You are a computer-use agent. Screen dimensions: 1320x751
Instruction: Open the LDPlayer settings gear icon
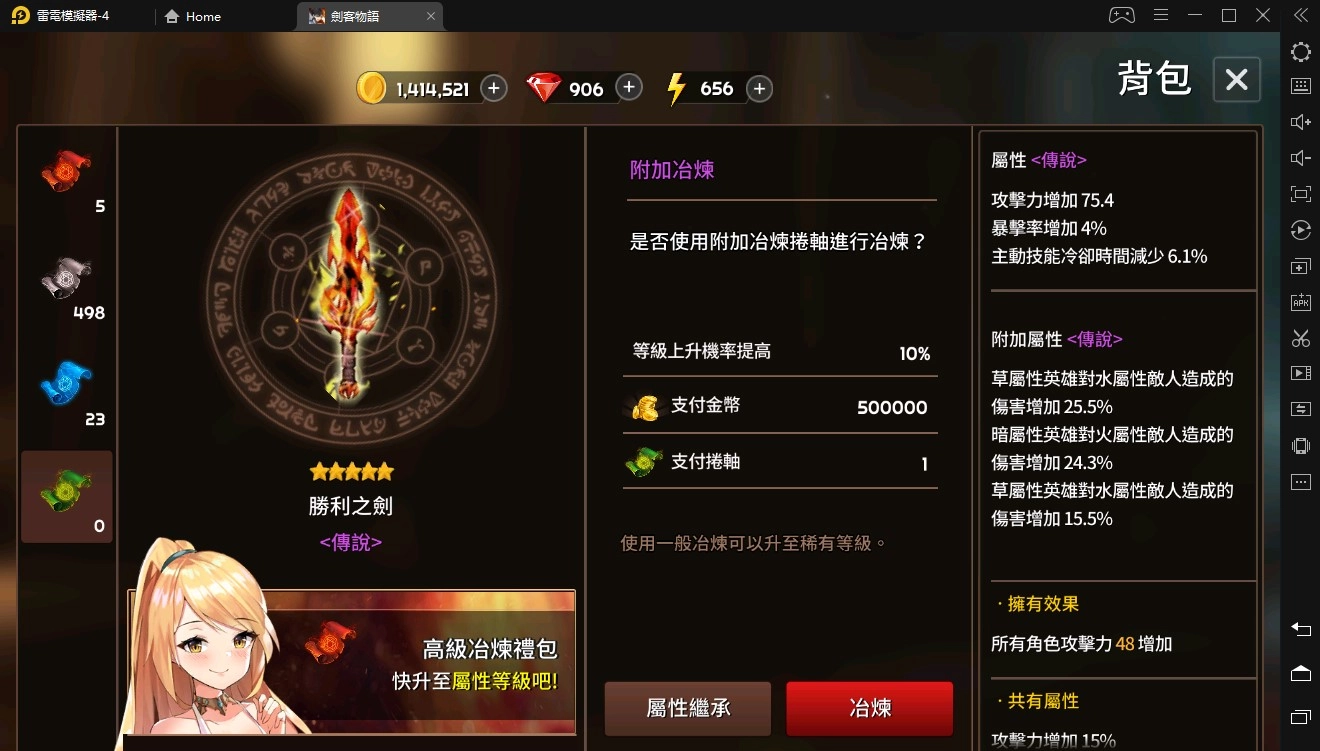(1300, 51)
